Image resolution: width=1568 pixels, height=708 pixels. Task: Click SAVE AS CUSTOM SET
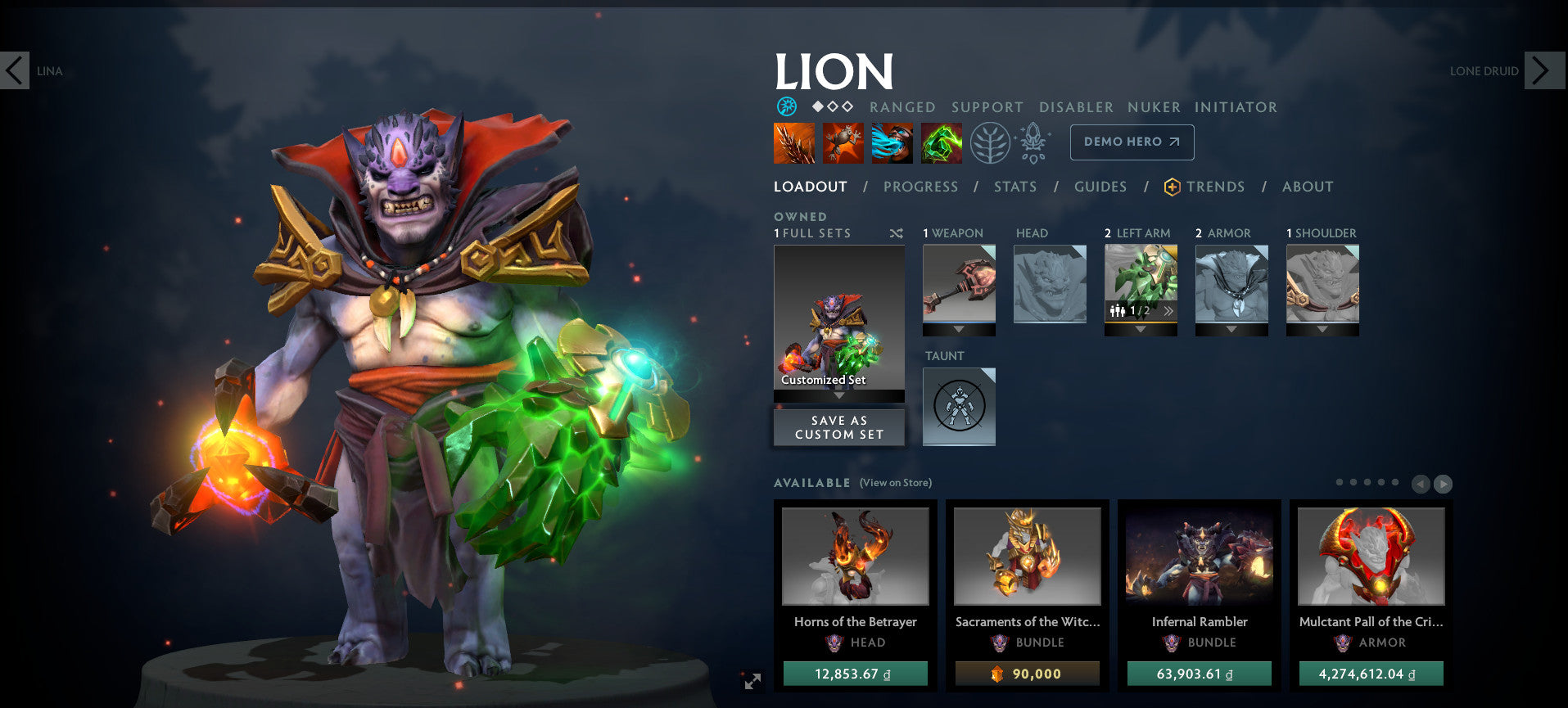click(x=838, y=426)
